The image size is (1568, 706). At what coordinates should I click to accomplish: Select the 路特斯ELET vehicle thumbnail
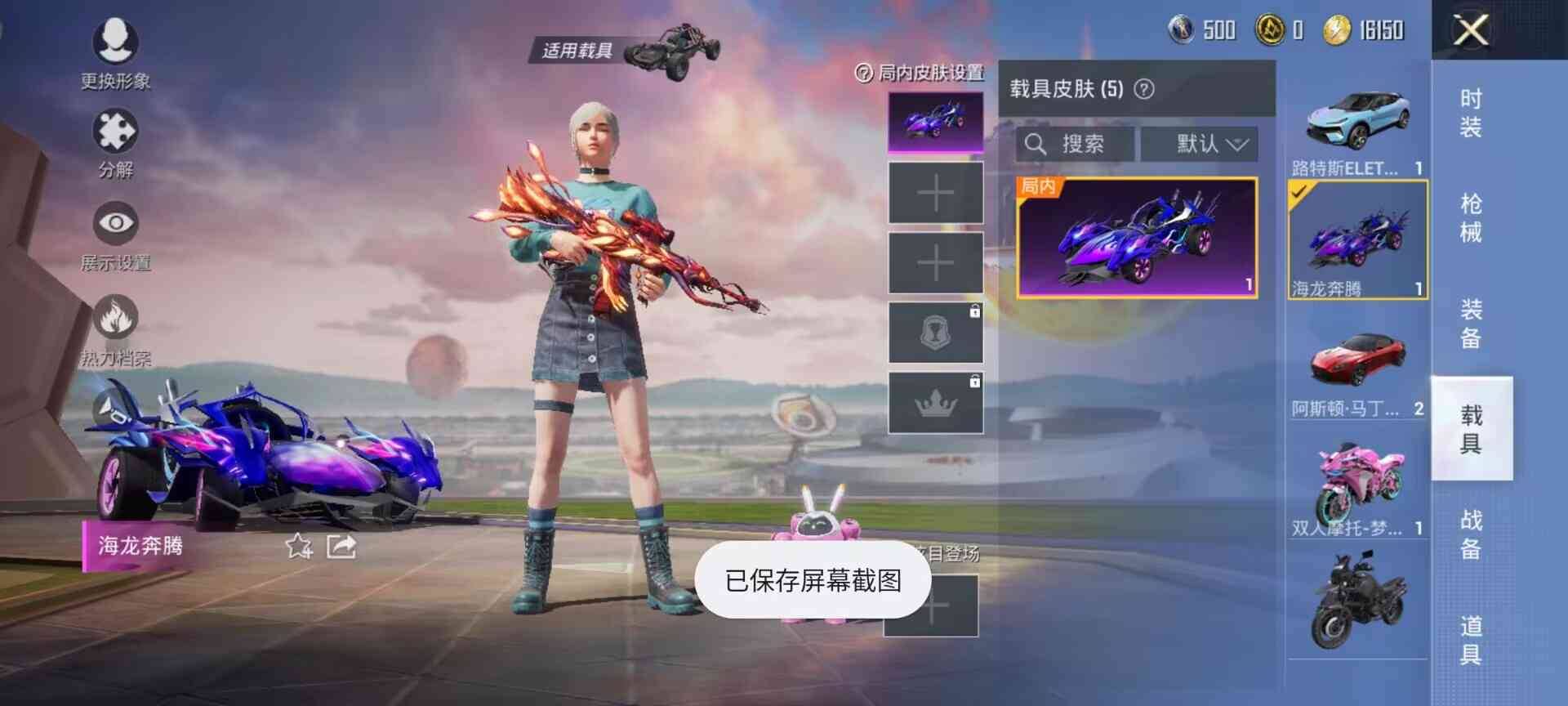tap(1356, 123)
